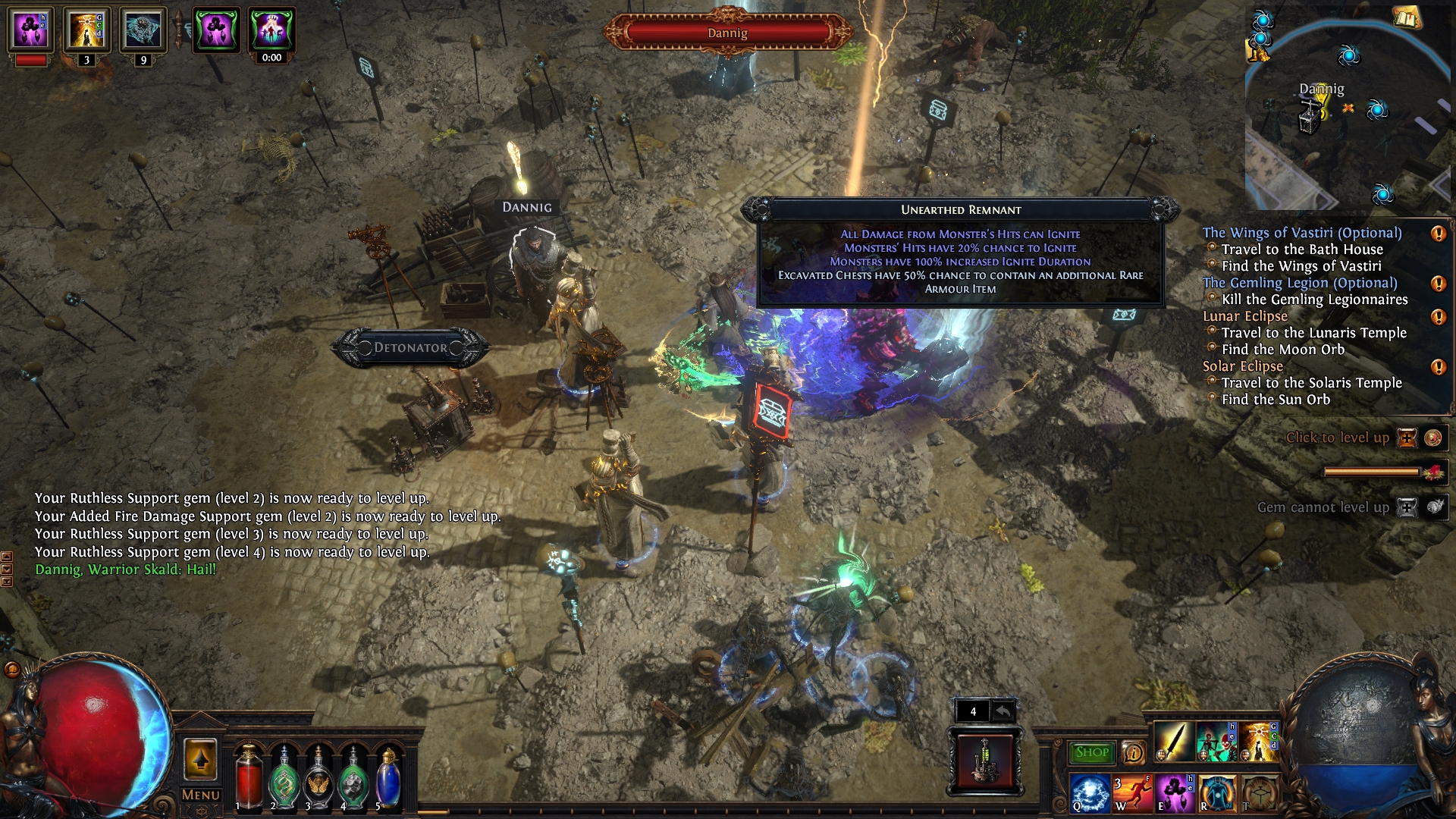Open the orange info speech-bubble button
Screen dimensions: 1456x819
click(x=1133, y=752)
